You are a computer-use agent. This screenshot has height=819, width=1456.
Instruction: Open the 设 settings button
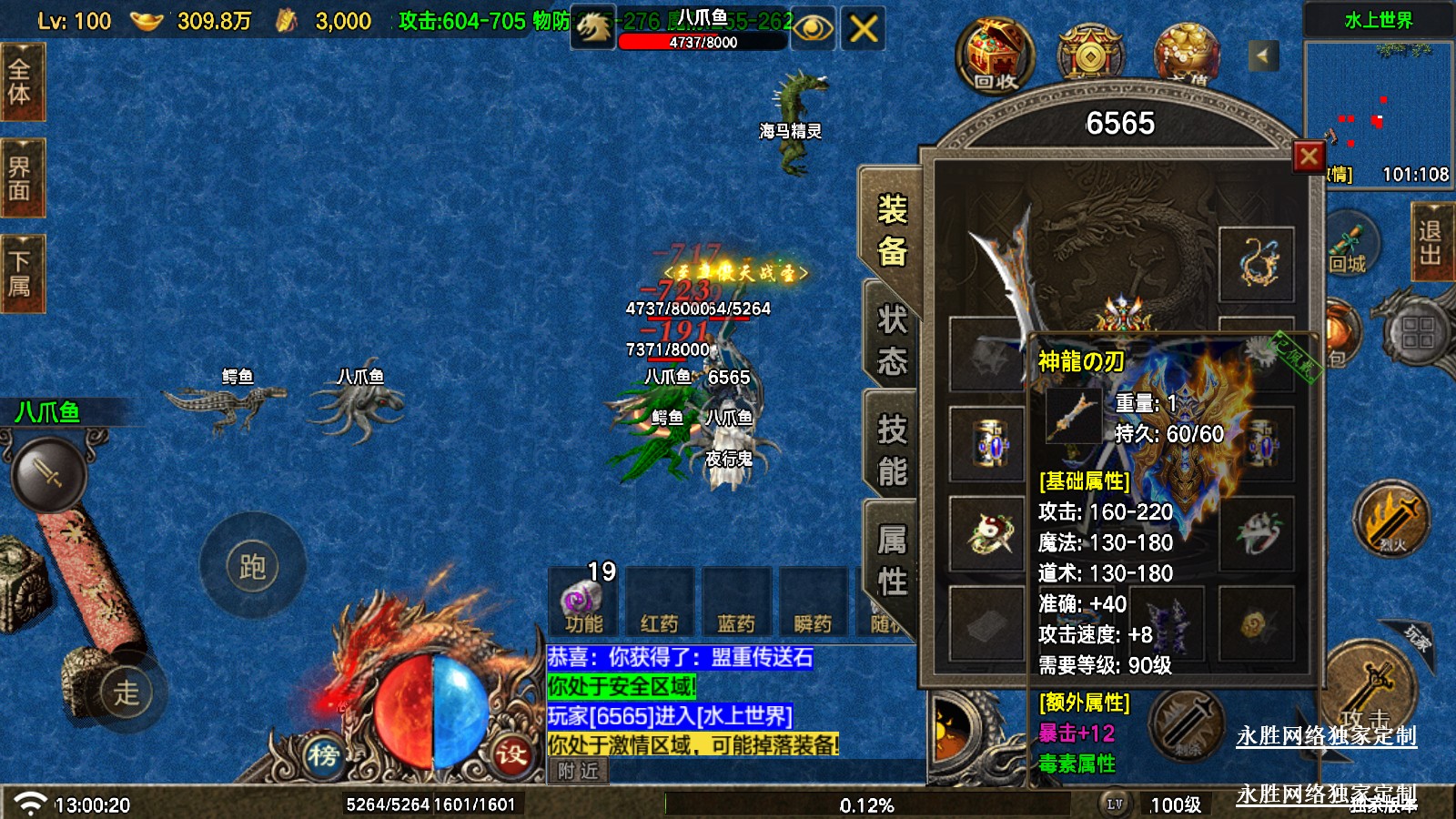511,753
